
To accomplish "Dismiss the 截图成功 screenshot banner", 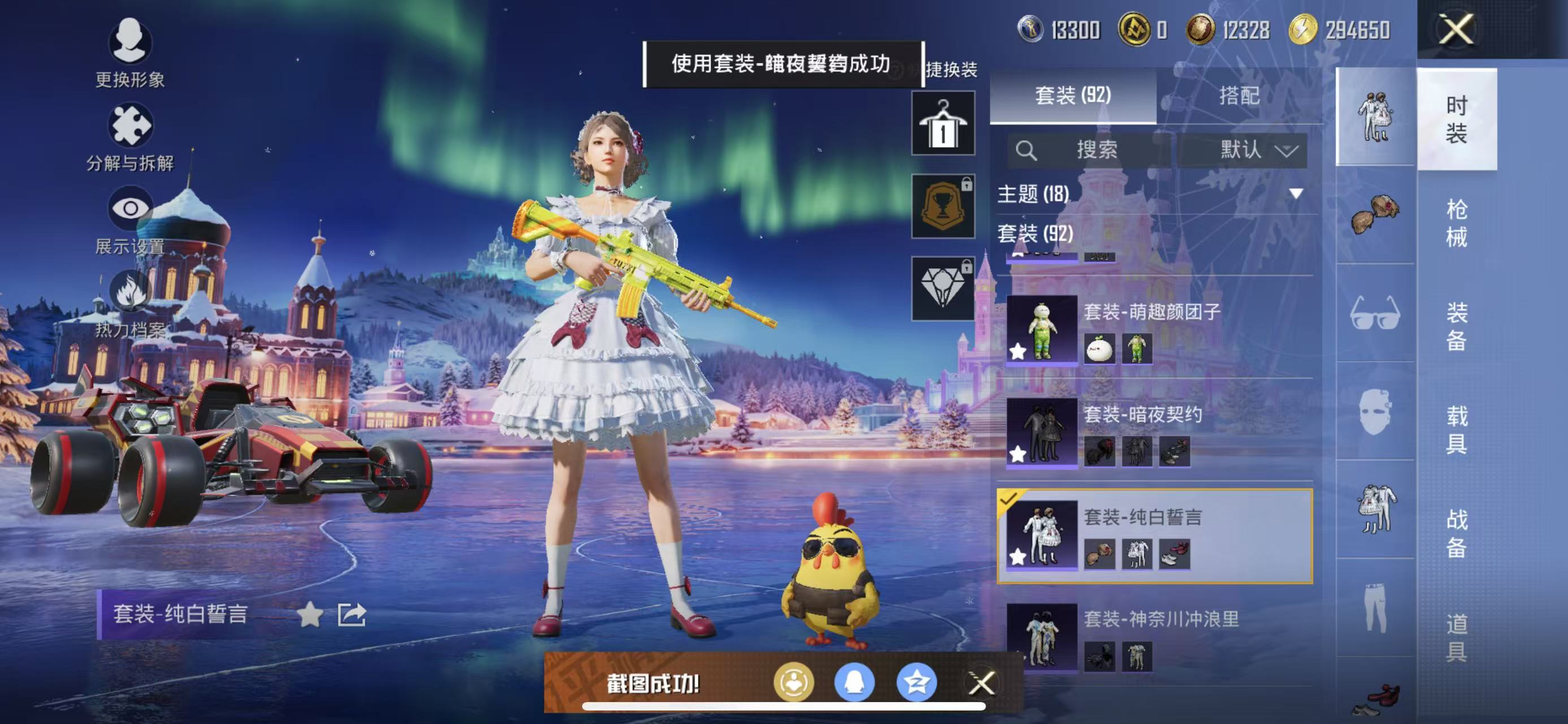I will click(x=981, y=683).
